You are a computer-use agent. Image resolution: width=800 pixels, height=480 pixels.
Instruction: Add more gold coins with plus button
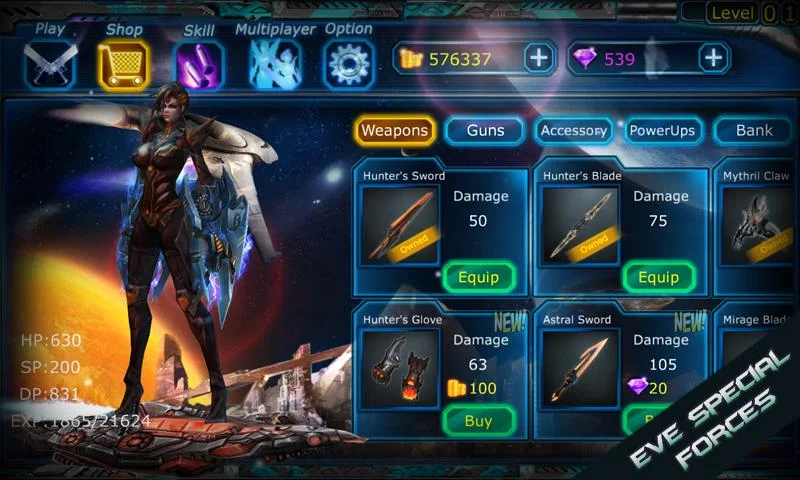pyautogui.click(x=539, y=58)
